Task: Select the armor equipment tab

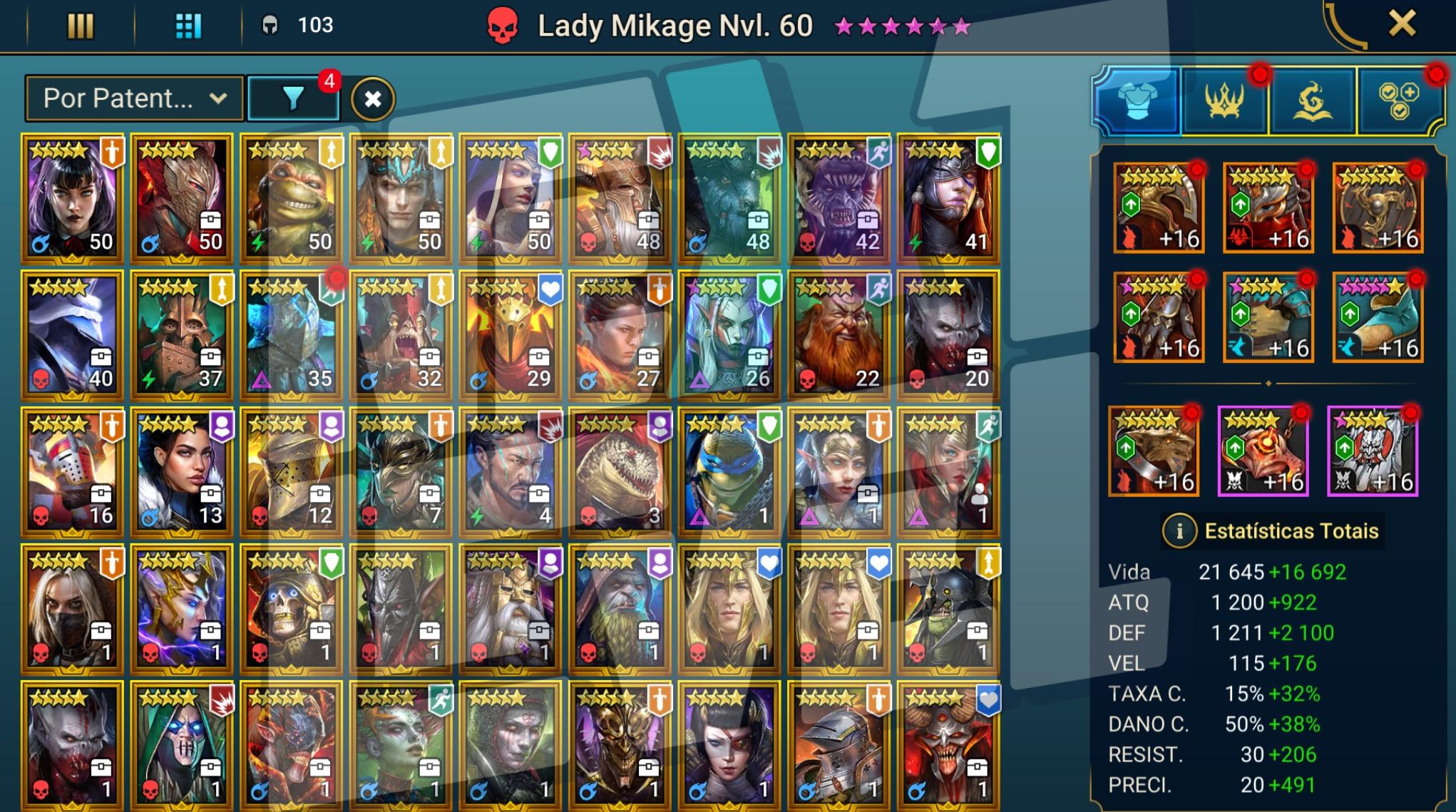Action: pyautogui.click(x=1137, y=101)
